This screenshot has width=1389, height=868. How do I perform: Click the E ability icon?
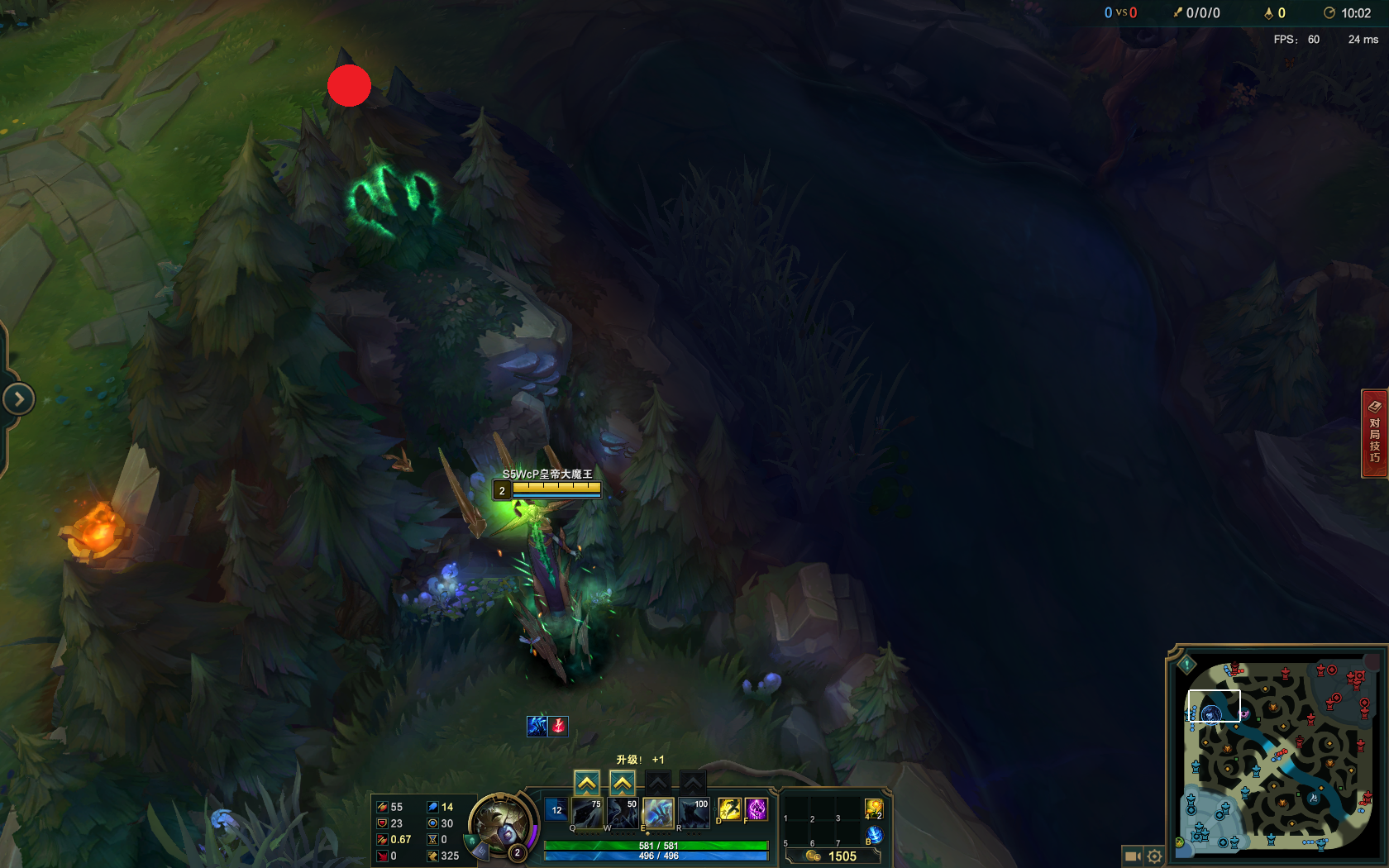point(657,813)
